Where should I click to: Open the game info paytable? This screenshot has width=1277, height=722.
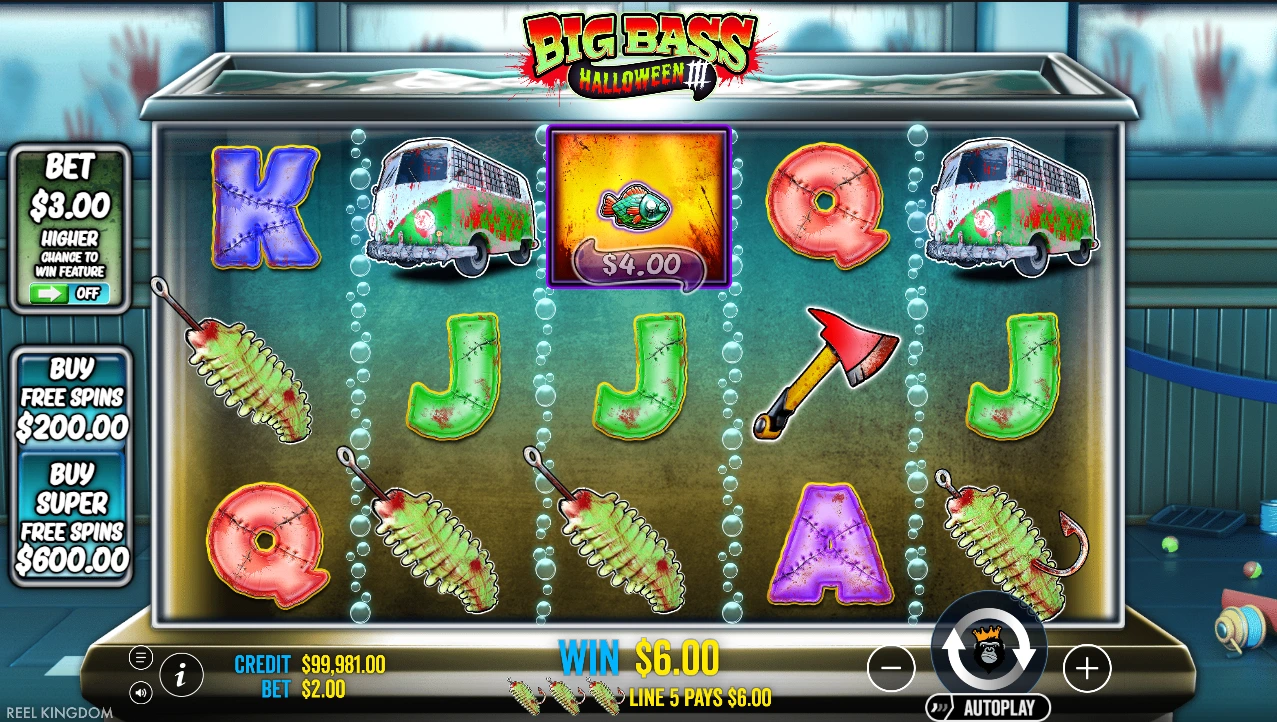[x=181, y=675]
